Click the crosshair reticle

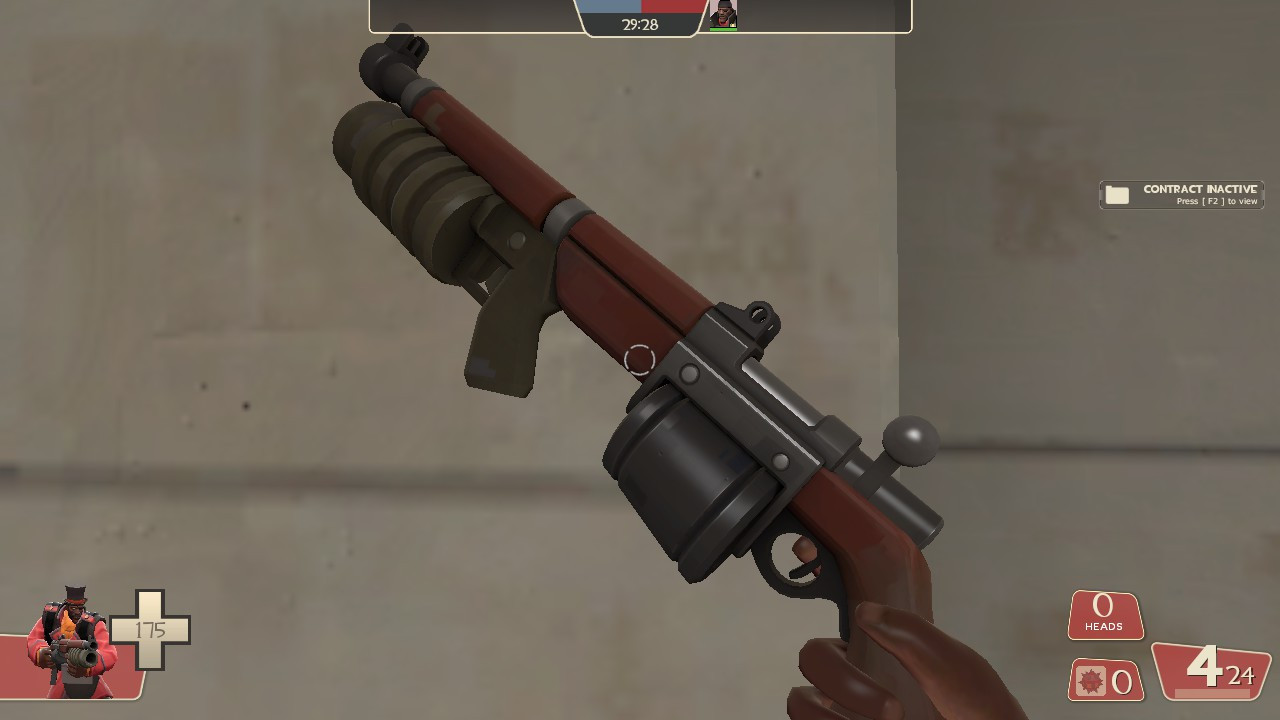click(640, 360)
